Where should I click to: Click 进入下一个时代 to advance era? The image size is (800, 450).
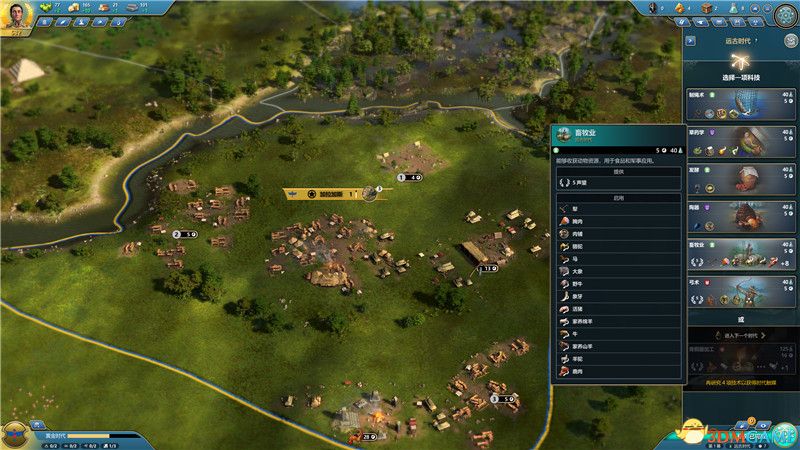click(741, 336)
